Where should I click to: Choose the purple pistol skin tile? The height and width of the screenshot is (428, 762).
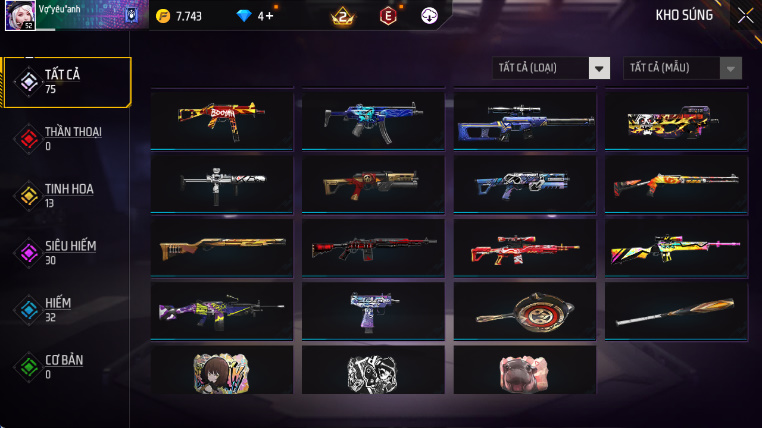click(373, 311)
